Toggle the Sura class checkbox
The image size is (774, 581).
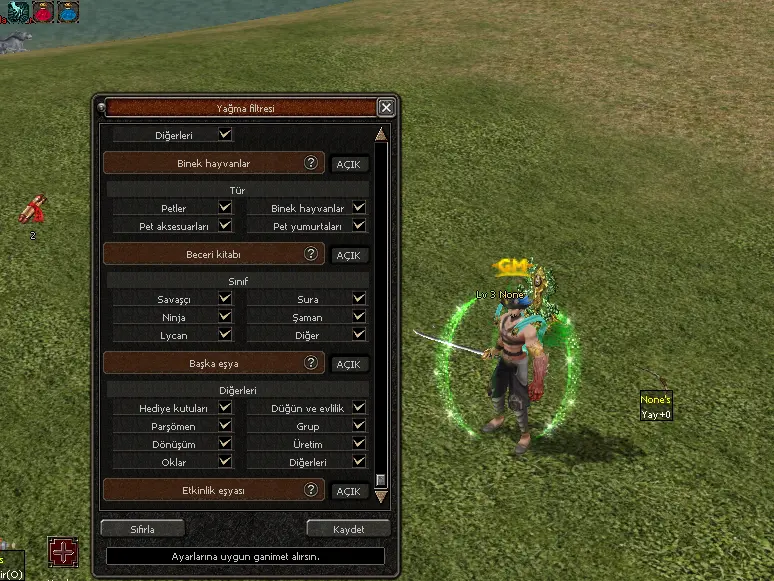pyautogui.click(x=359, y=299)
